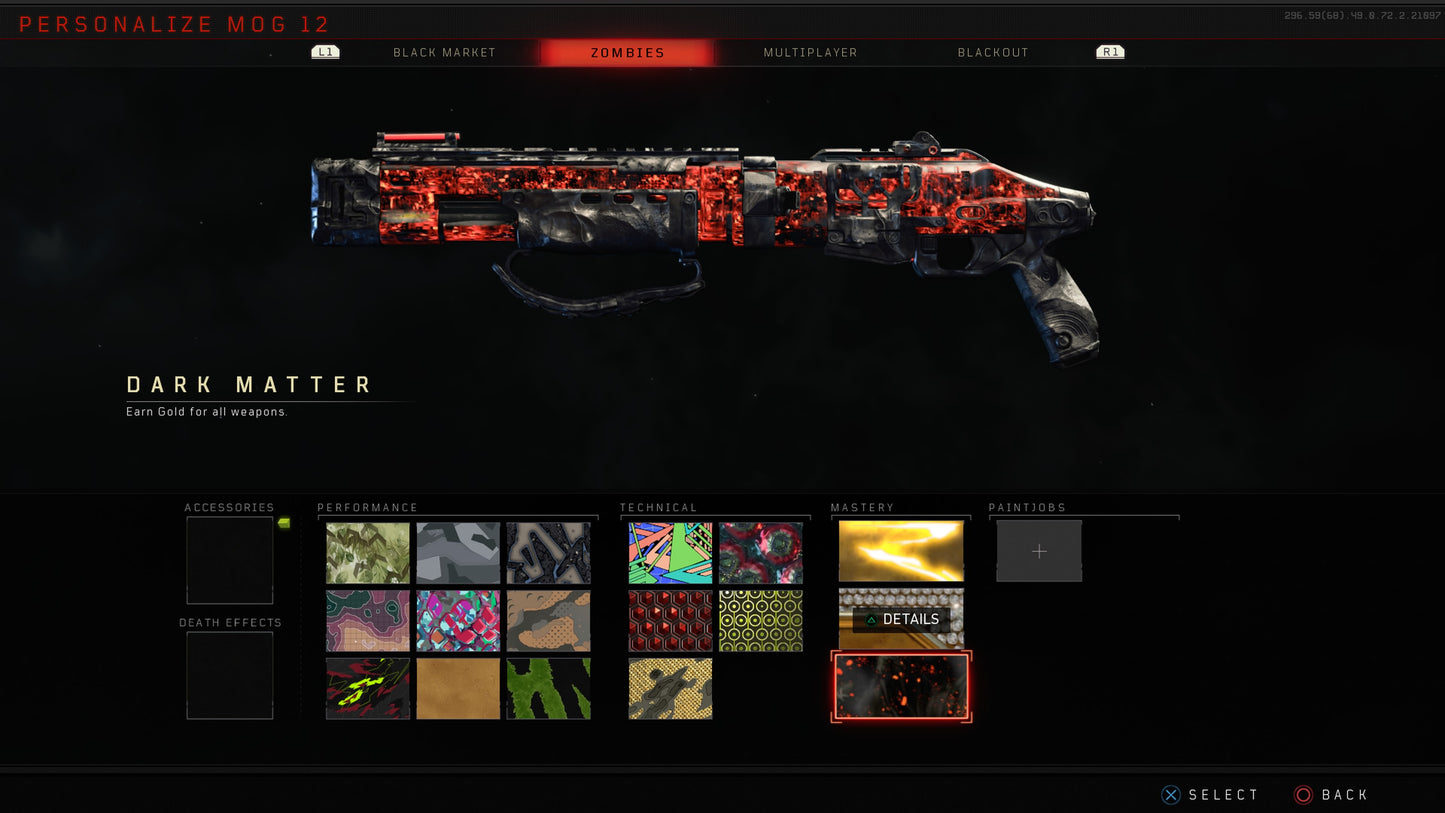The height and width of the screenshot is (813, 1445).
Task: Apply the yellow circle pattern camo
Action: coord(761,621)
